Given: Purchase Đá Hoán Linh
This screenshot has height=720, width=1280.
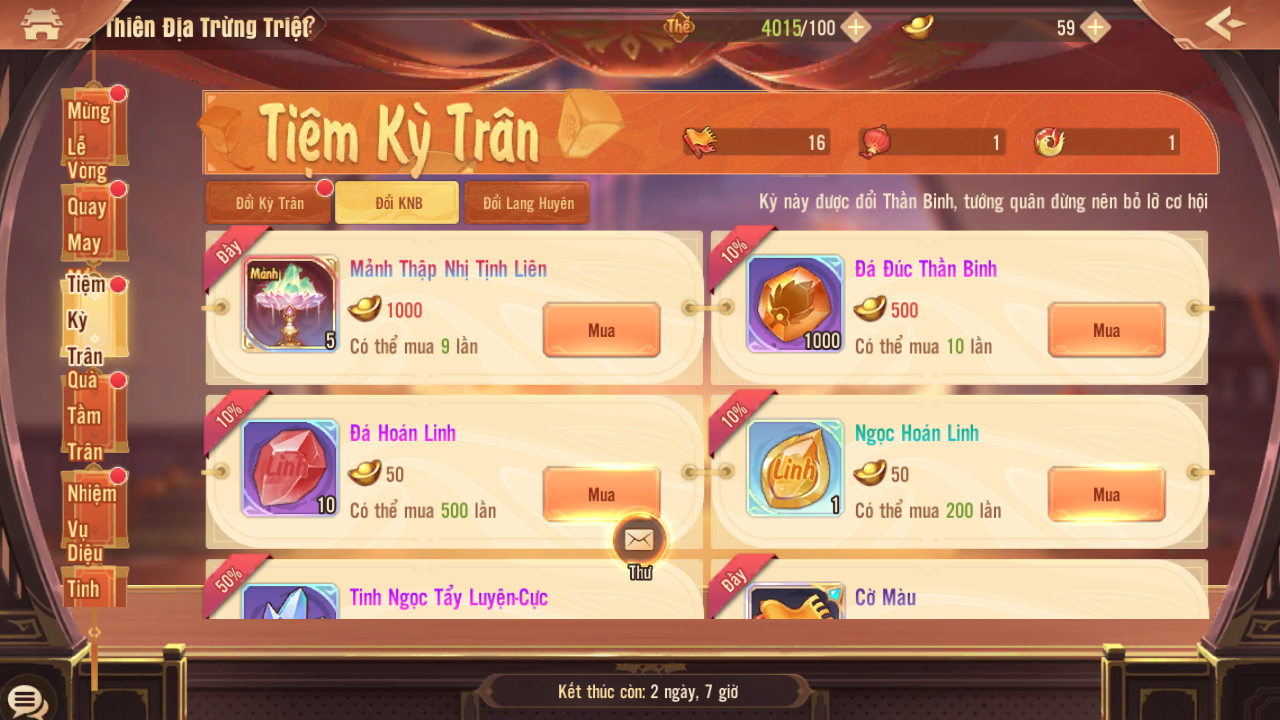Looking at the screenshot, I should [601, 494].
